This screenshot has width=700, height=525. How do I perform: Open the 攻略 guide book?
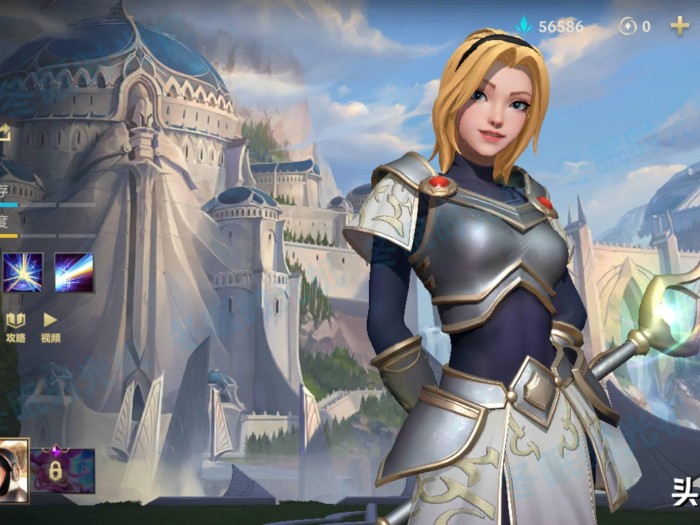click(15, 326)
